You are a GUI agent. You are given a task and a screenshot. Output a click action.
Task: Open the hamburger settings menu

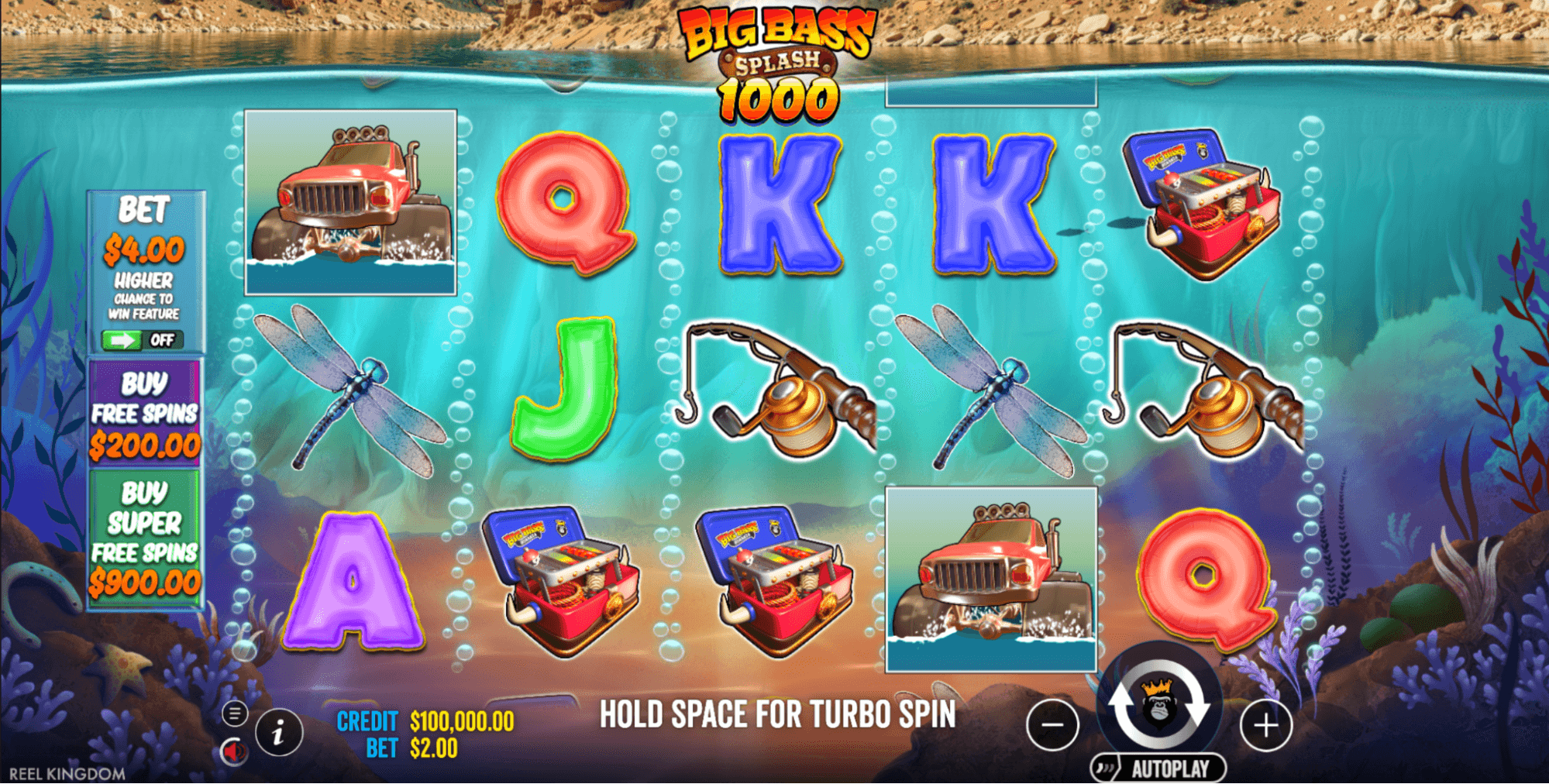(x=235, y=713)
